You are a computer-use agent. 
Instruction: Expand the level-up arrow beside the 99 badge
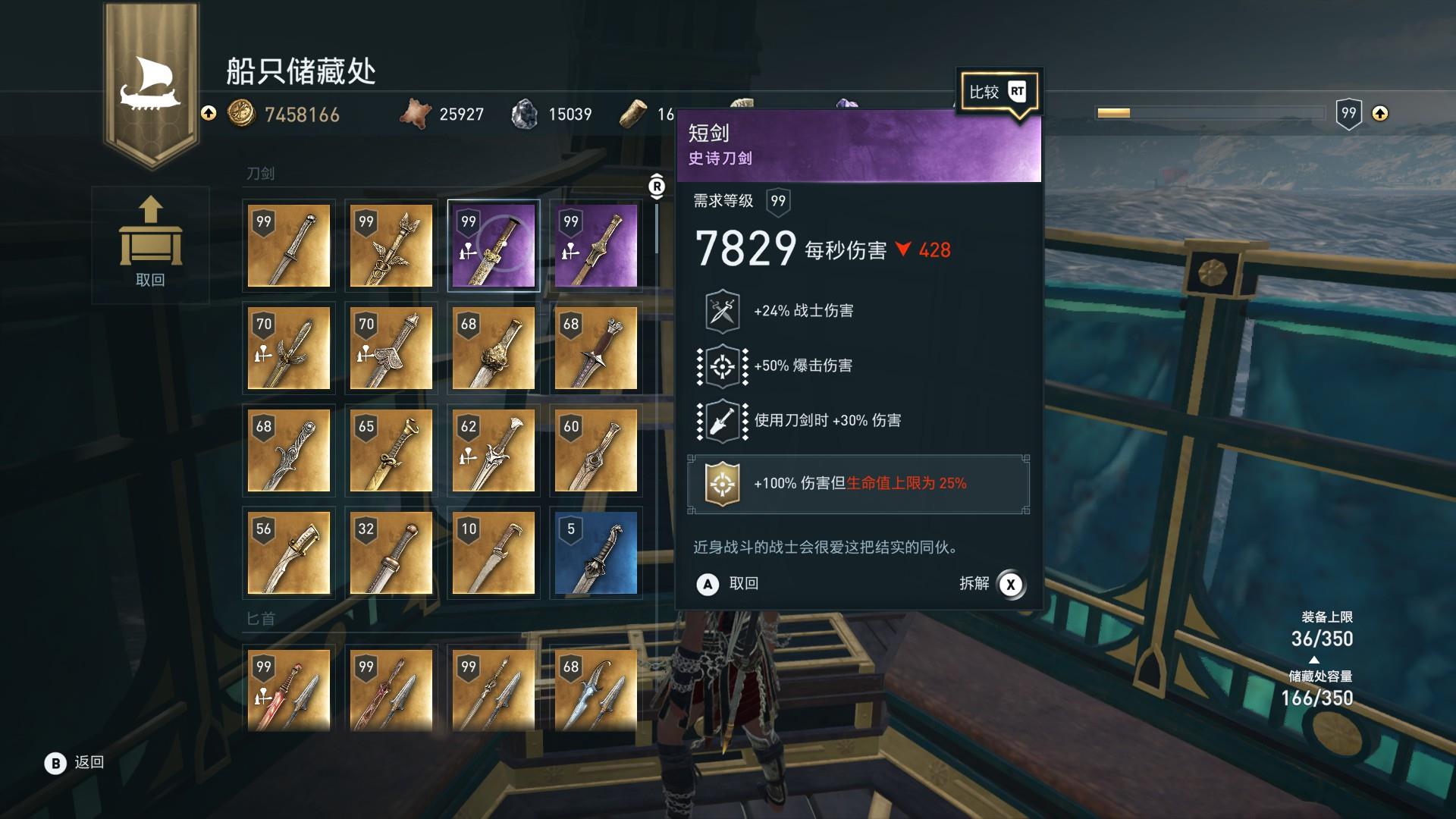tap(1380, 114)
